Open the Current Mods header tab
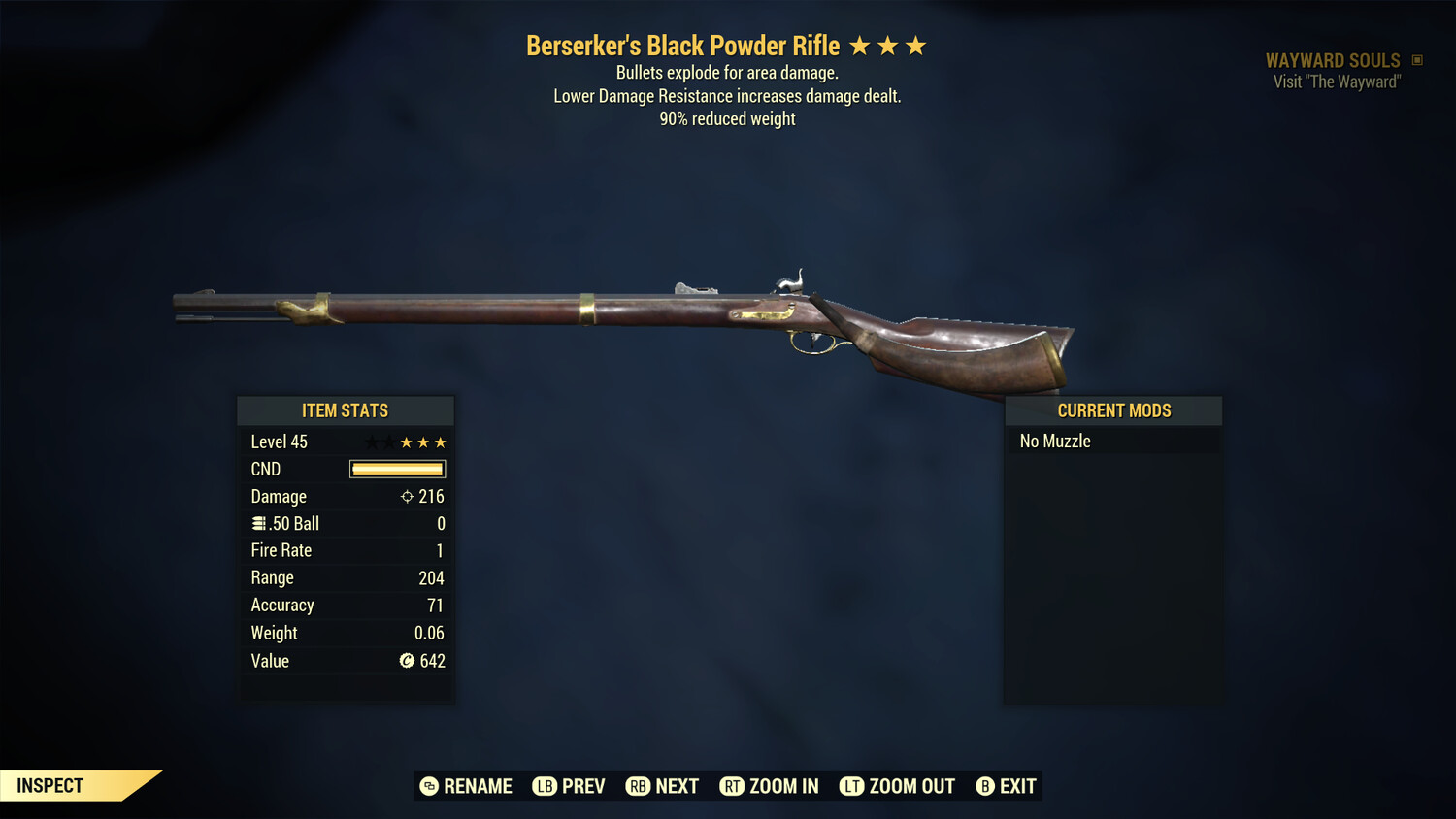This screenshot has height=819, width=1456. pos(1113,409)
